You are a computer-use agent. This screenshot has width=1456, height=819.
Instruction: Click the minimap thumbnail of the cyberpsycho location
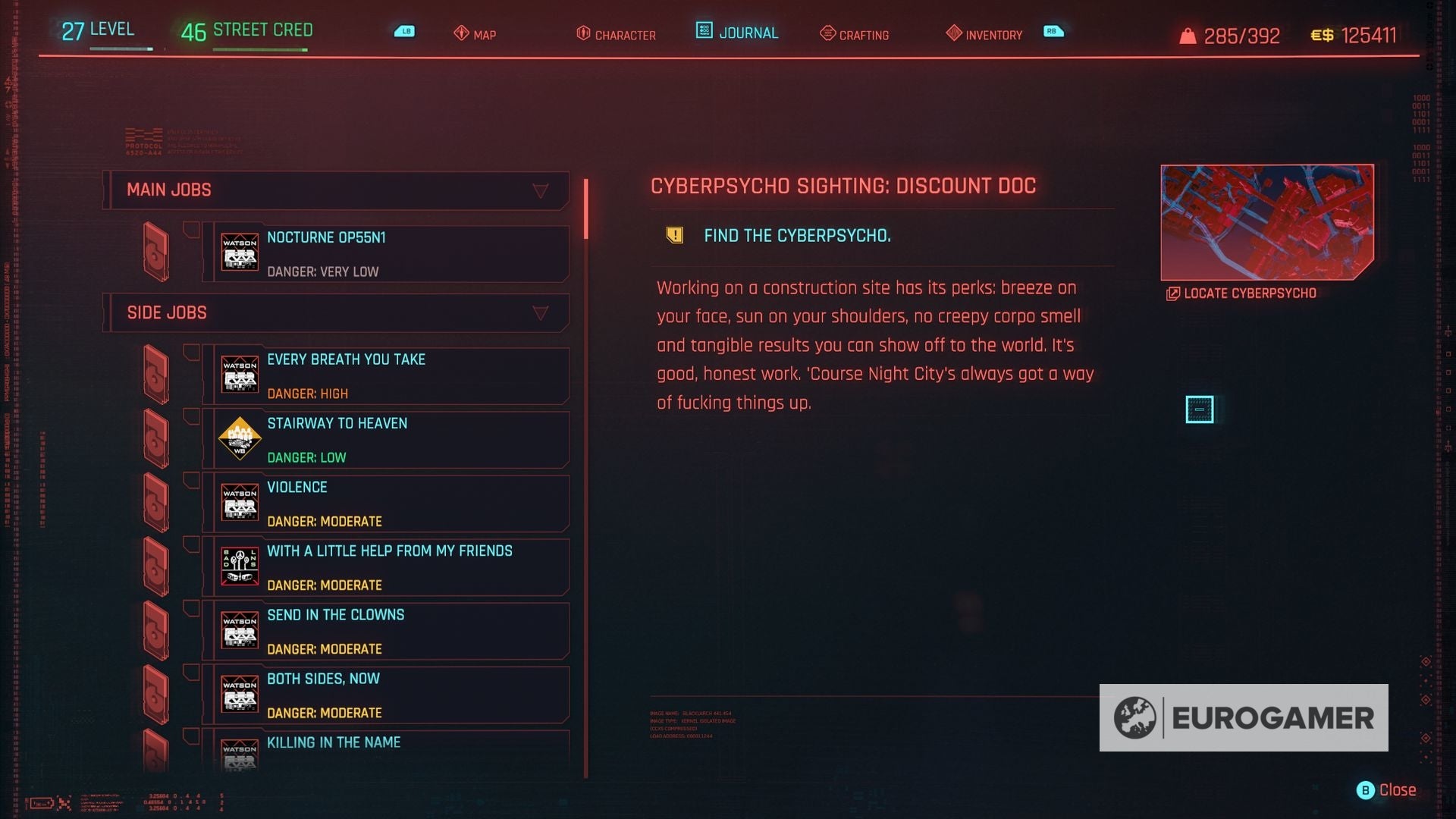(x=1266, y=221)
